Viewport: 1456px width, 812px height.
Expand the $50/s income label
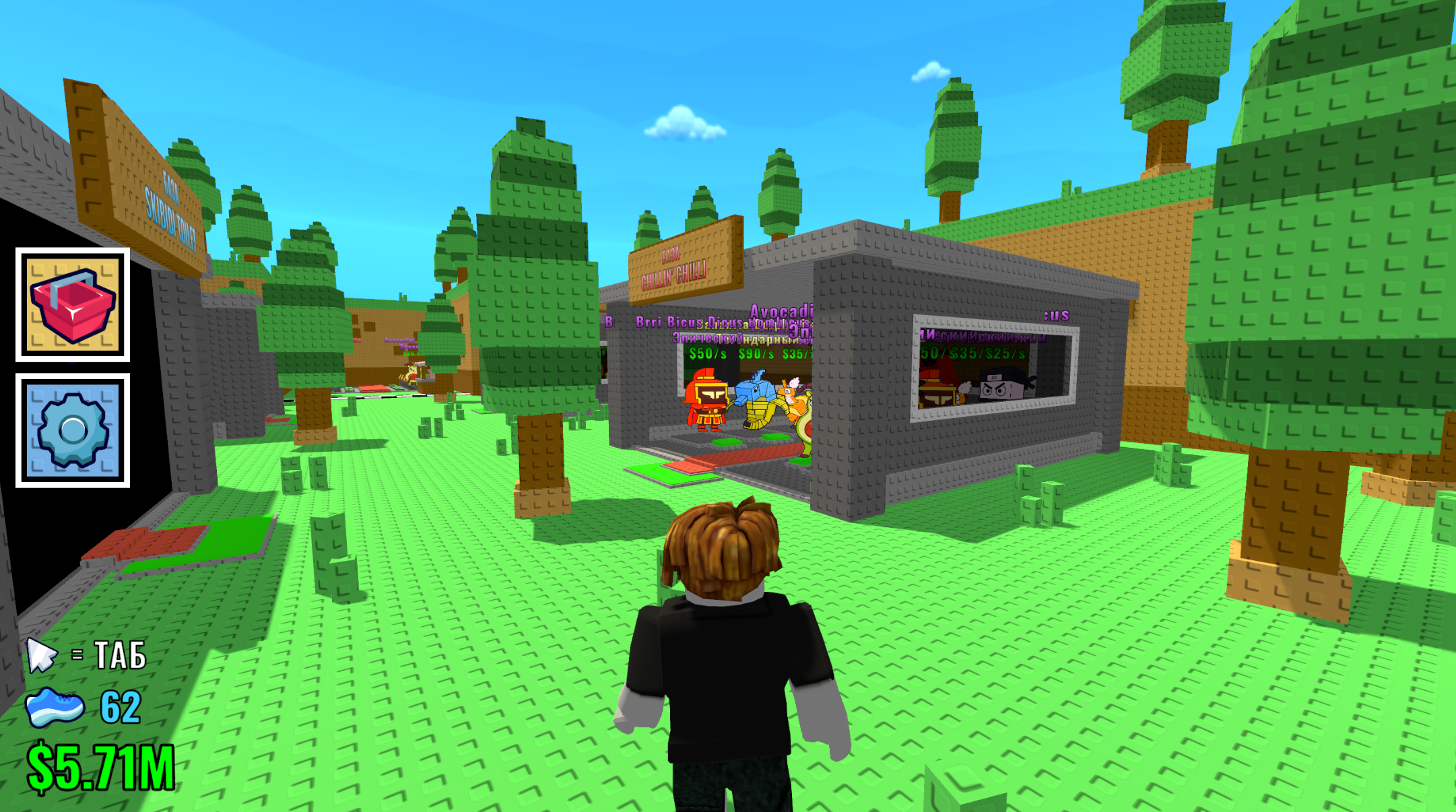tap(707, 354)
